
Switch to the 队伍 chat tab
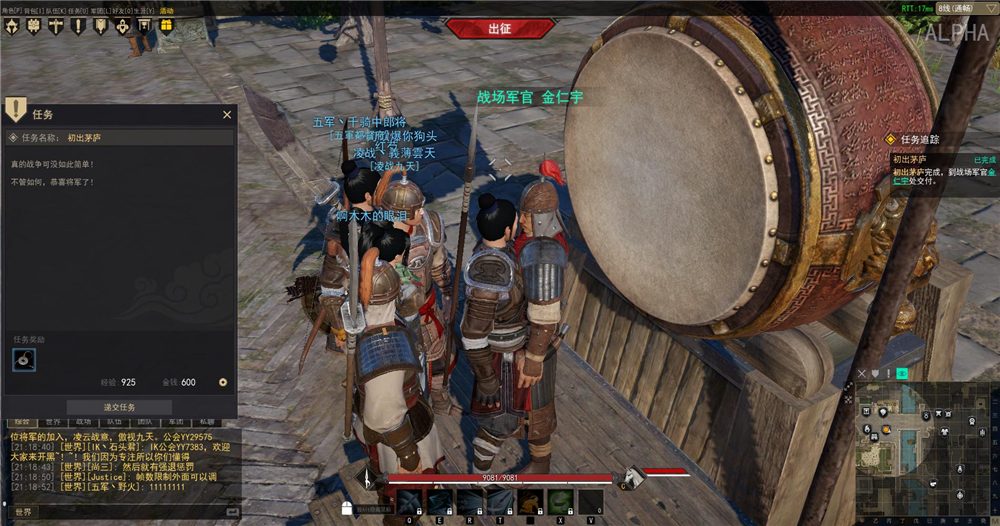click(113, 423)
